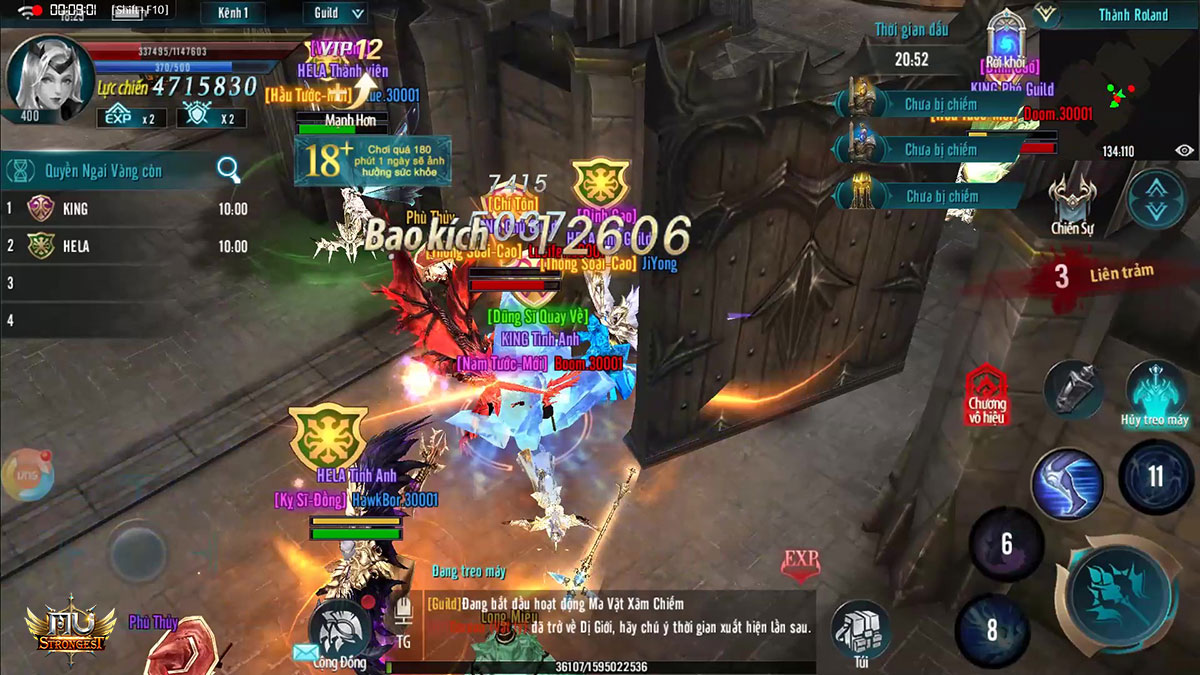Image resolution: width=1200 pixels, height=675 pixels.
Task: Tap Hủy treo máy to stop auto-play
Action: [x=1154, y=393]
